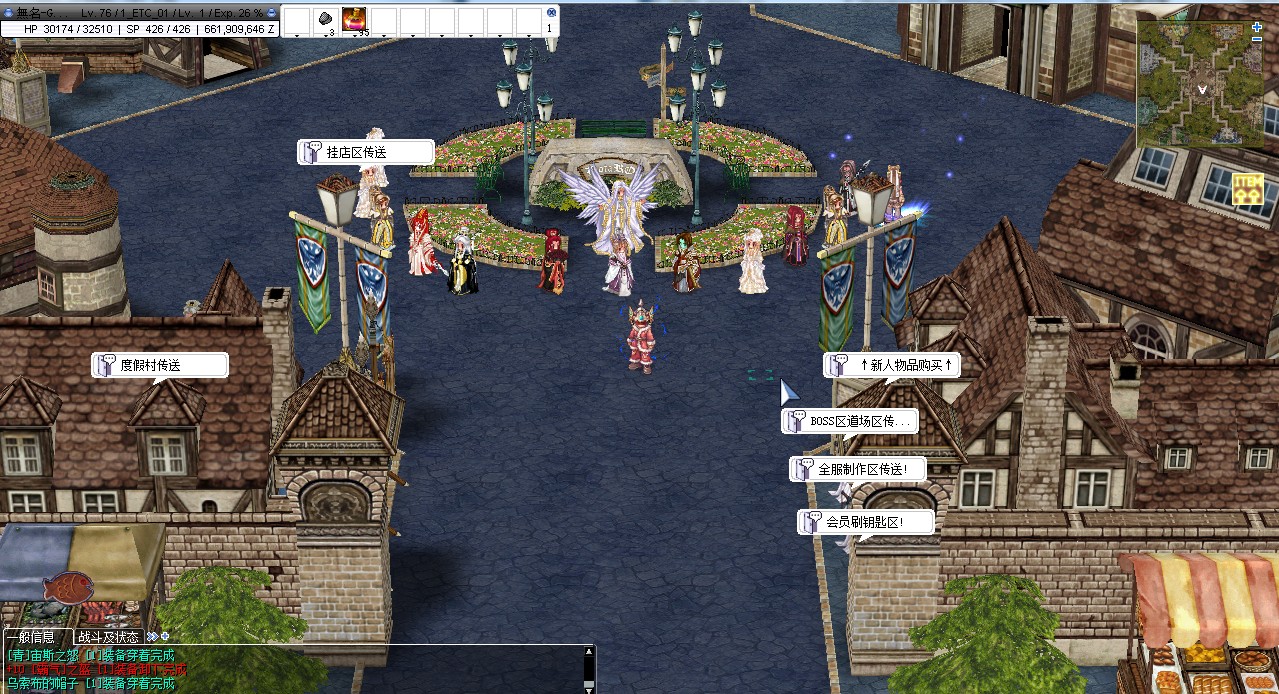Open the 全服制作区传送 chat bubble

(x=858, y=469)
